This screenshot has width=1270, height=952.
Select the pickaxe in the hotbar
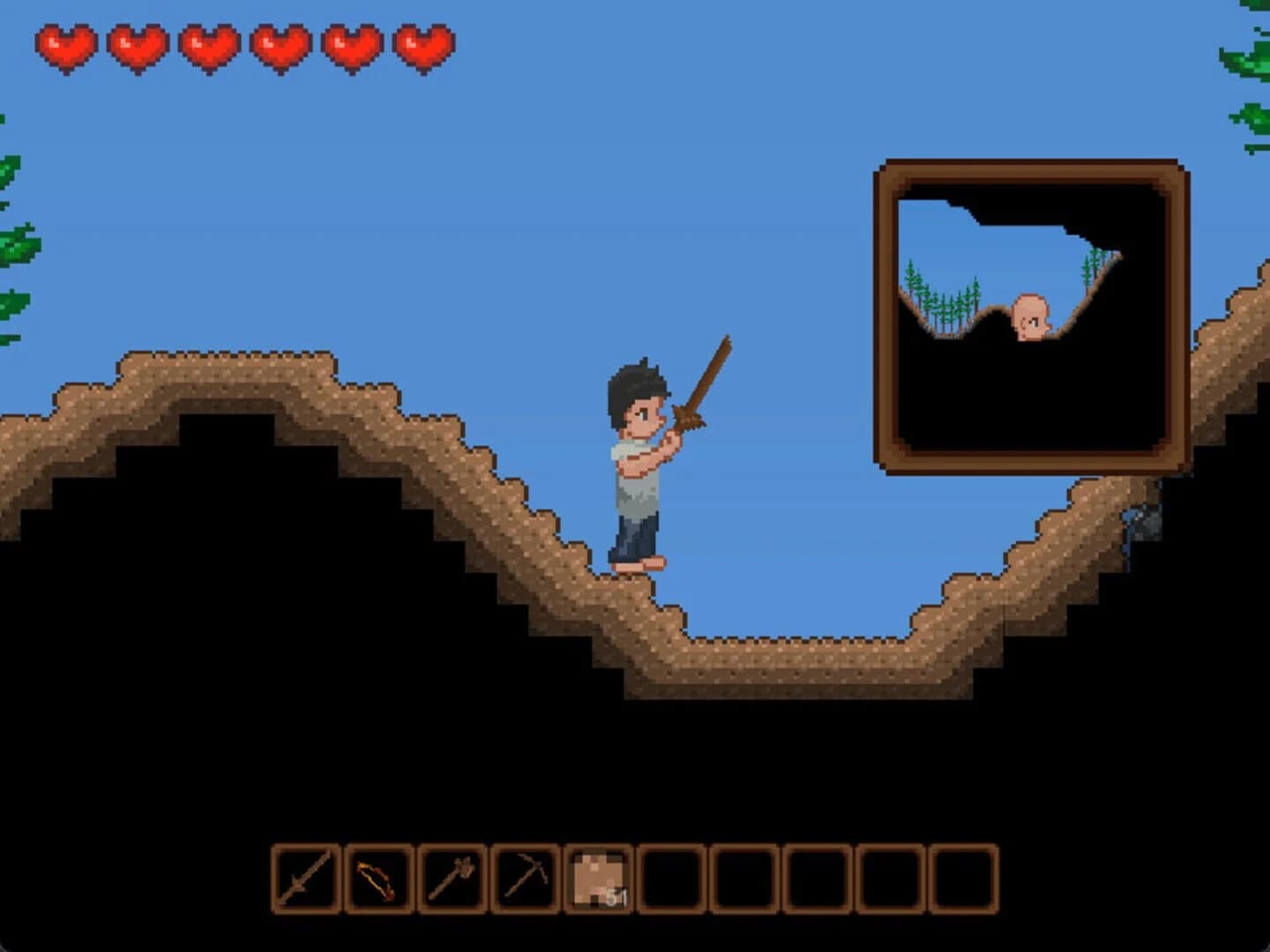[x=527, y=879]
